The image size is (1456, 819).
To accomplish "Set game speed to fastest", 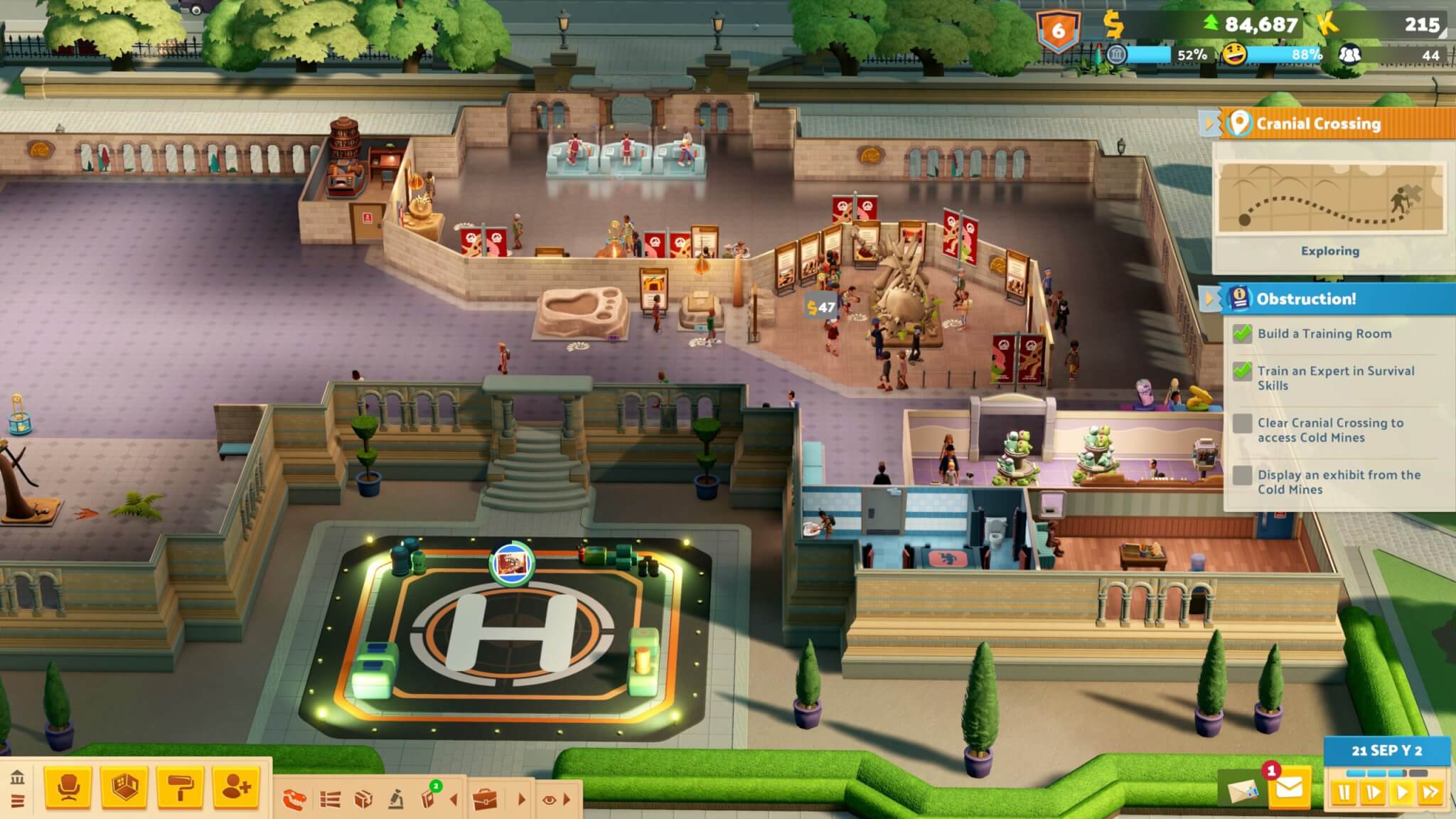I will pyautogui.click(x=1430, y=792).
